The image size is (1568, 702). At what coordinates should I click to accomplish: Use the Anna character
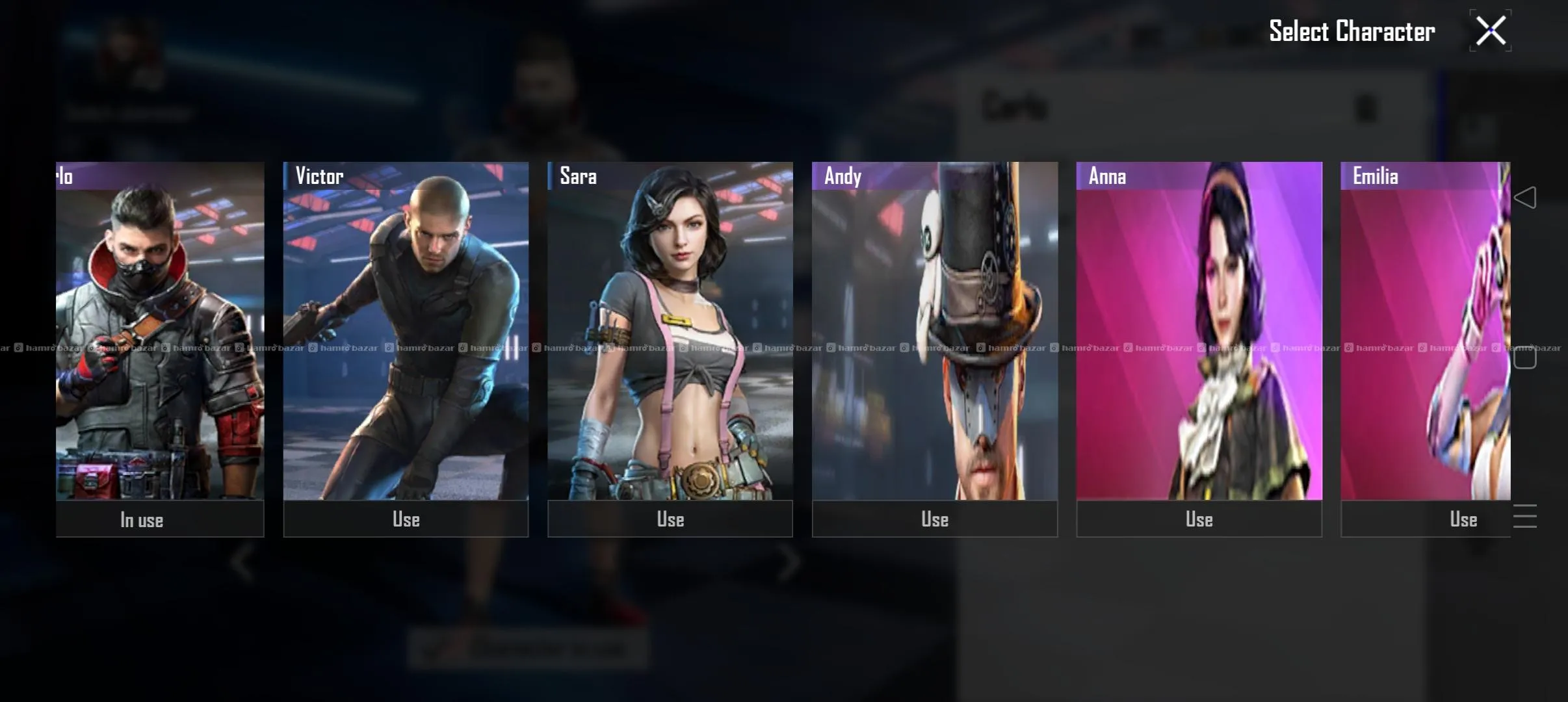[1199, 519]
